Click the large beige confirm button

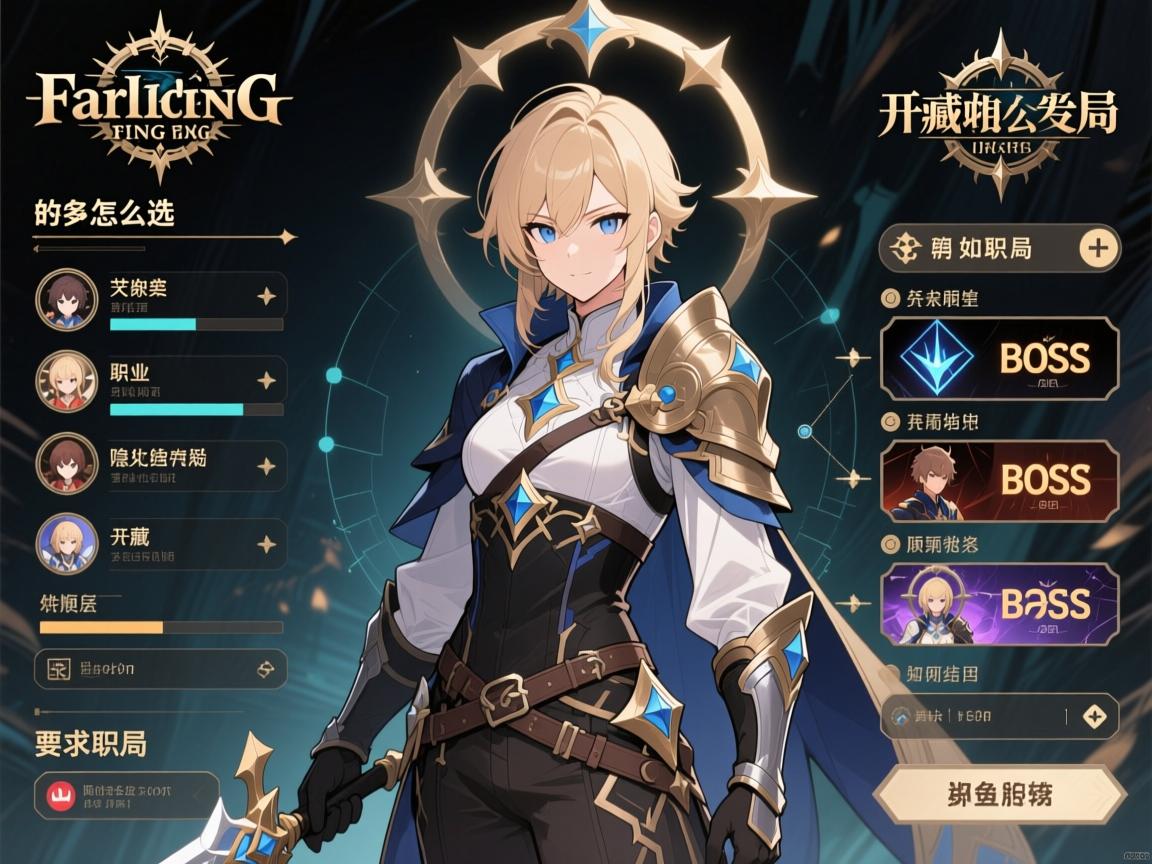click(999, 796)
